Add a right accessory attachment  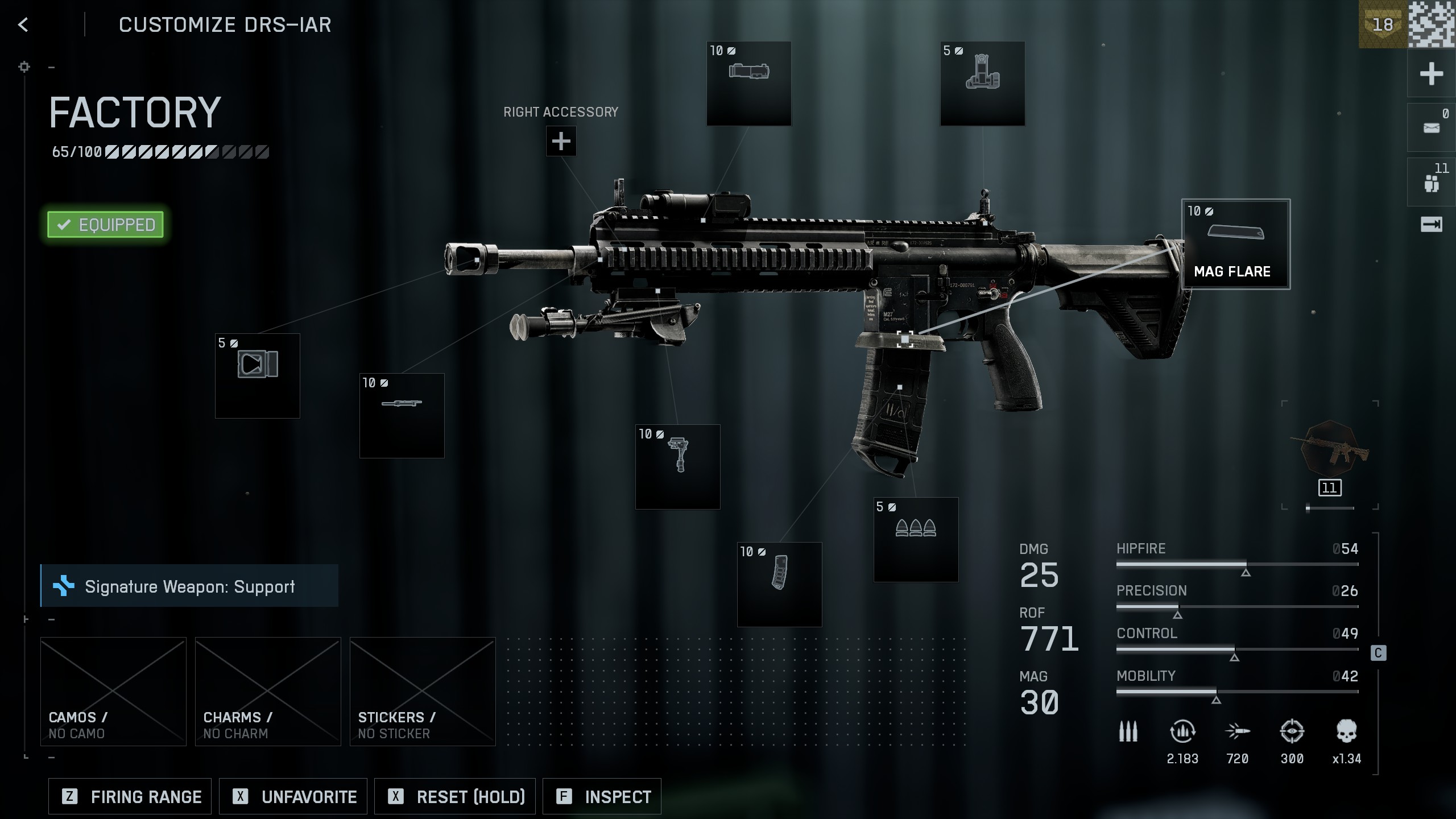point(561,141)
